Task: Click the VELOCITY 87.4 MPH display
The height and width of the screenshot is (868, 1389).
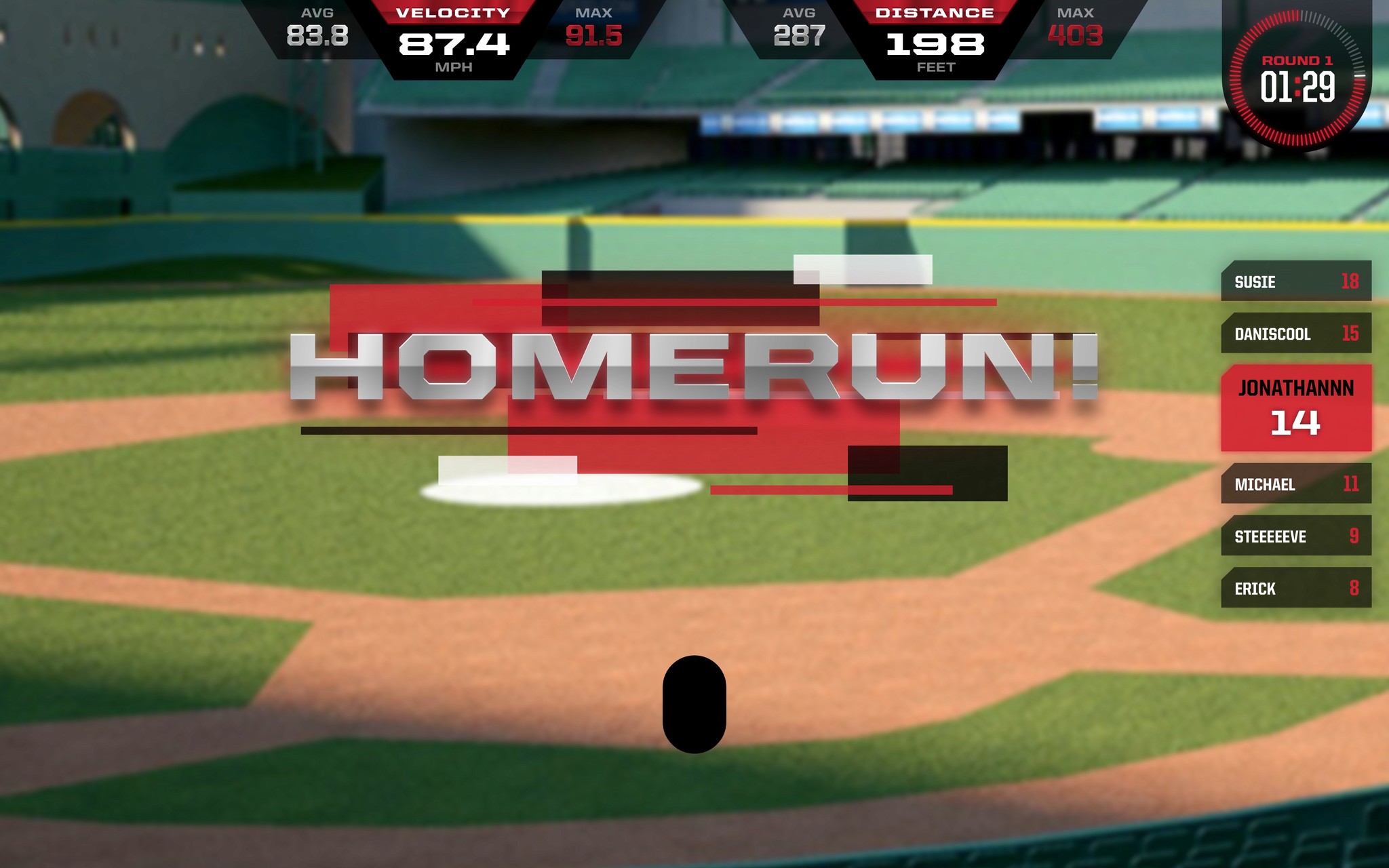Action: tap(454, 42)
